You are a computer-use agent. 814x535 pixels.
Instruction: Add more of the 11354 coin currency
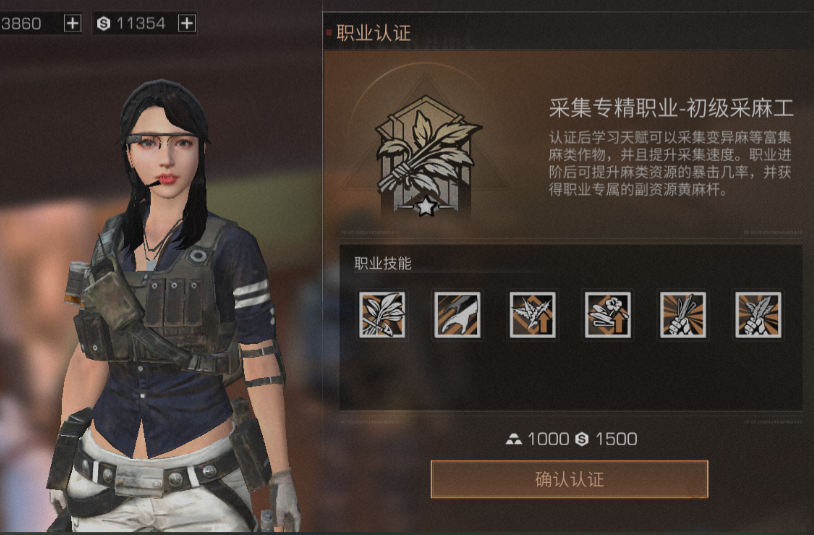coord(186,23)
